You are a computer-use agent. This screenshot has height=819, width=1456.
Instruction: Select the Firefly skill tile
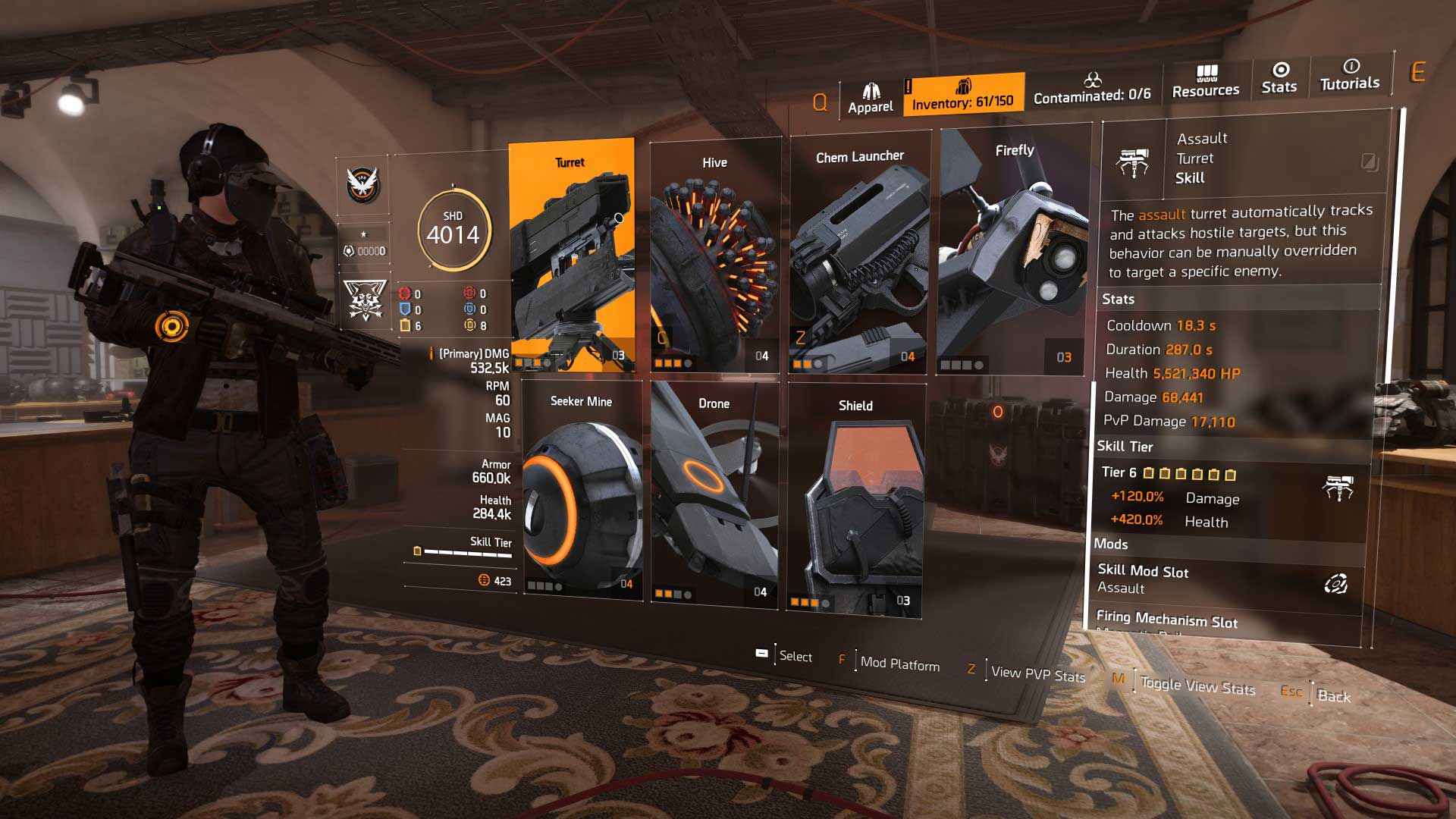pos(1014,252)
